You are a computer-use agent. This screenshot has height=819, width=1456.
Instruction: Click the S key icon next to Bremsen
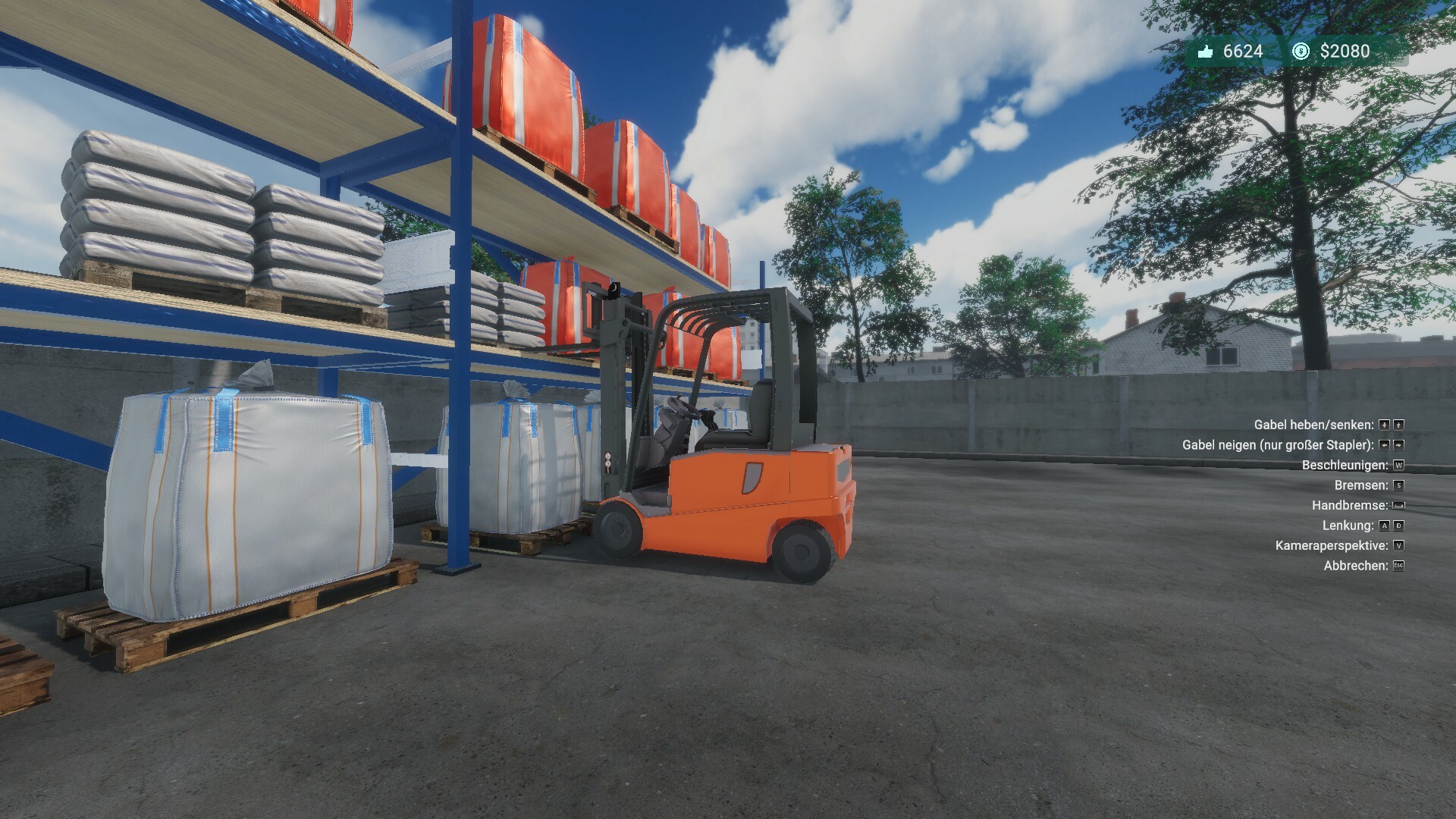point(1399,486)
